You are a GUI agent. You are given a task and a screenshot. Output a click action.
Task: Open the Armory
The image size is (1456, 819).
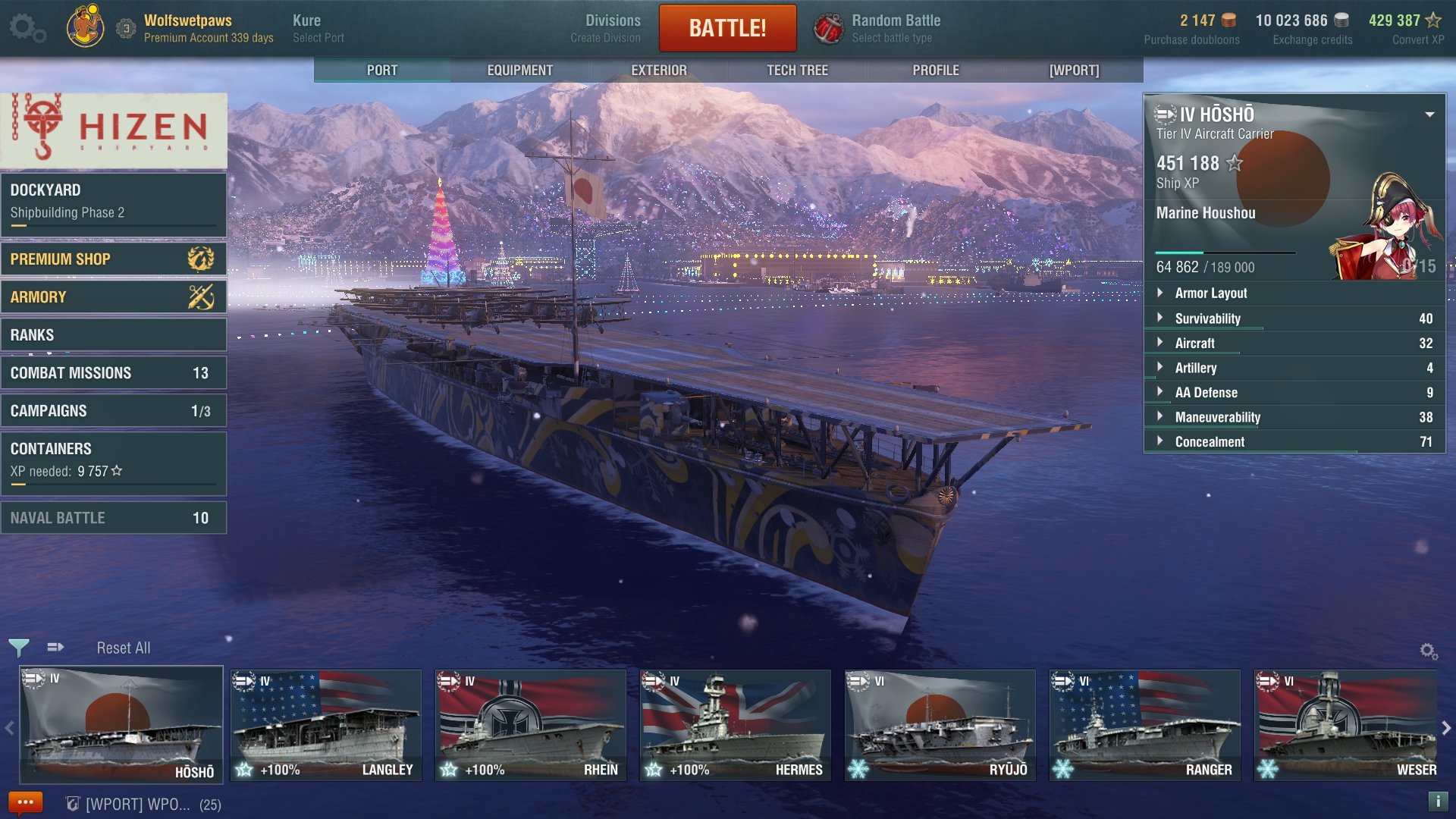coord(114,297)
